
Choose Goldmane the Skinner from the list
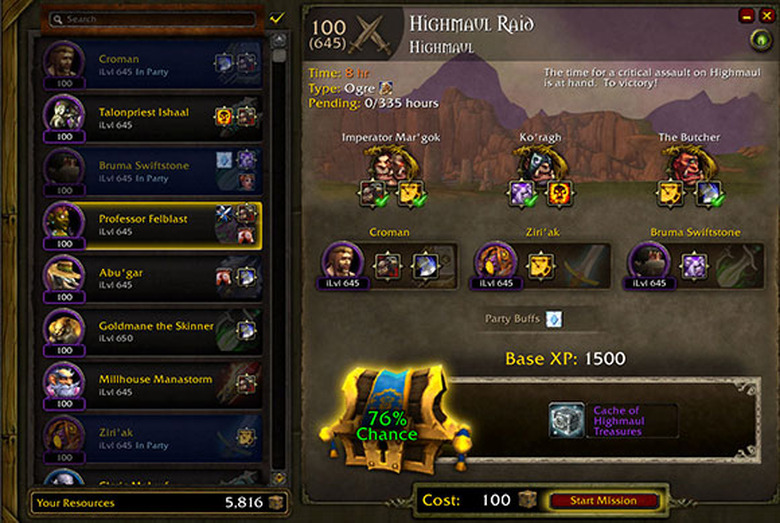(x=150, y=332)
